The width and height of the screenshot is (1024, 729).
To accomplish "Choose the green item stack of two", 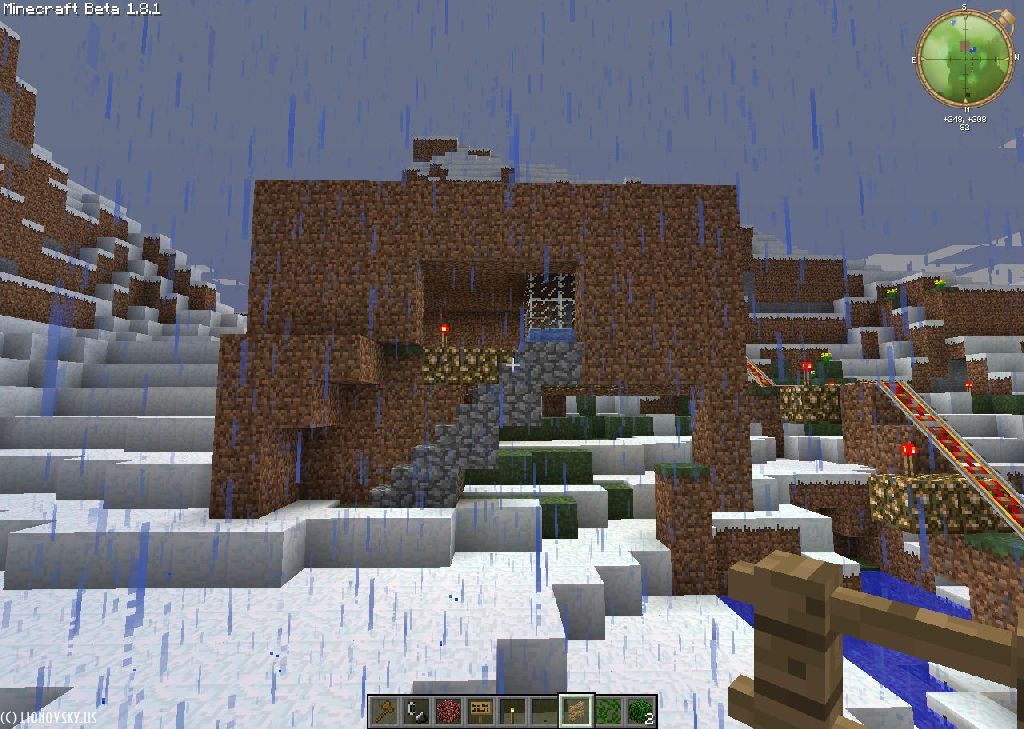I will tap(640, 711).
